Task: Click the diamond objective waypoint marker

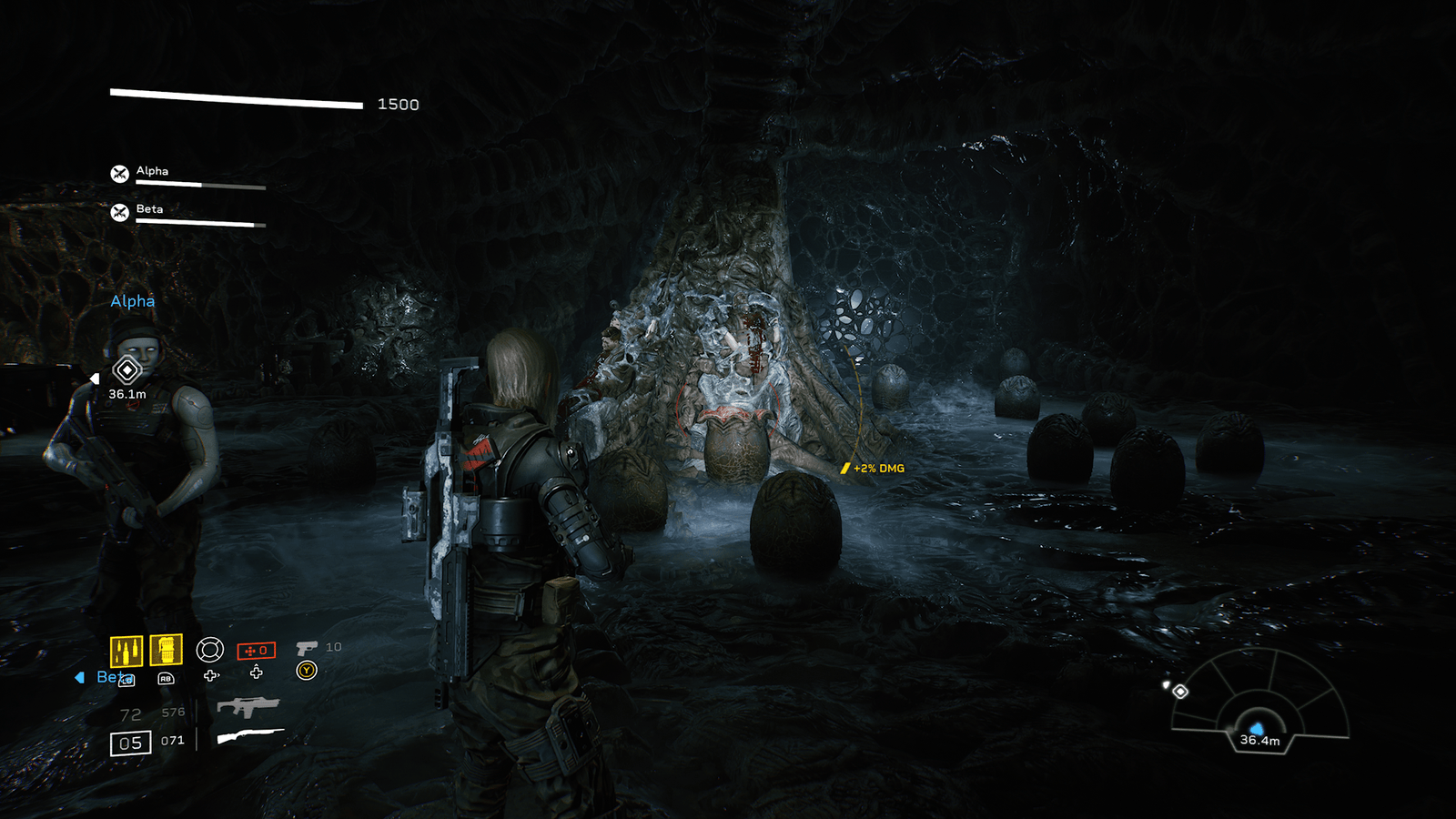Action: pyautogui.click(x=126, y=369)
